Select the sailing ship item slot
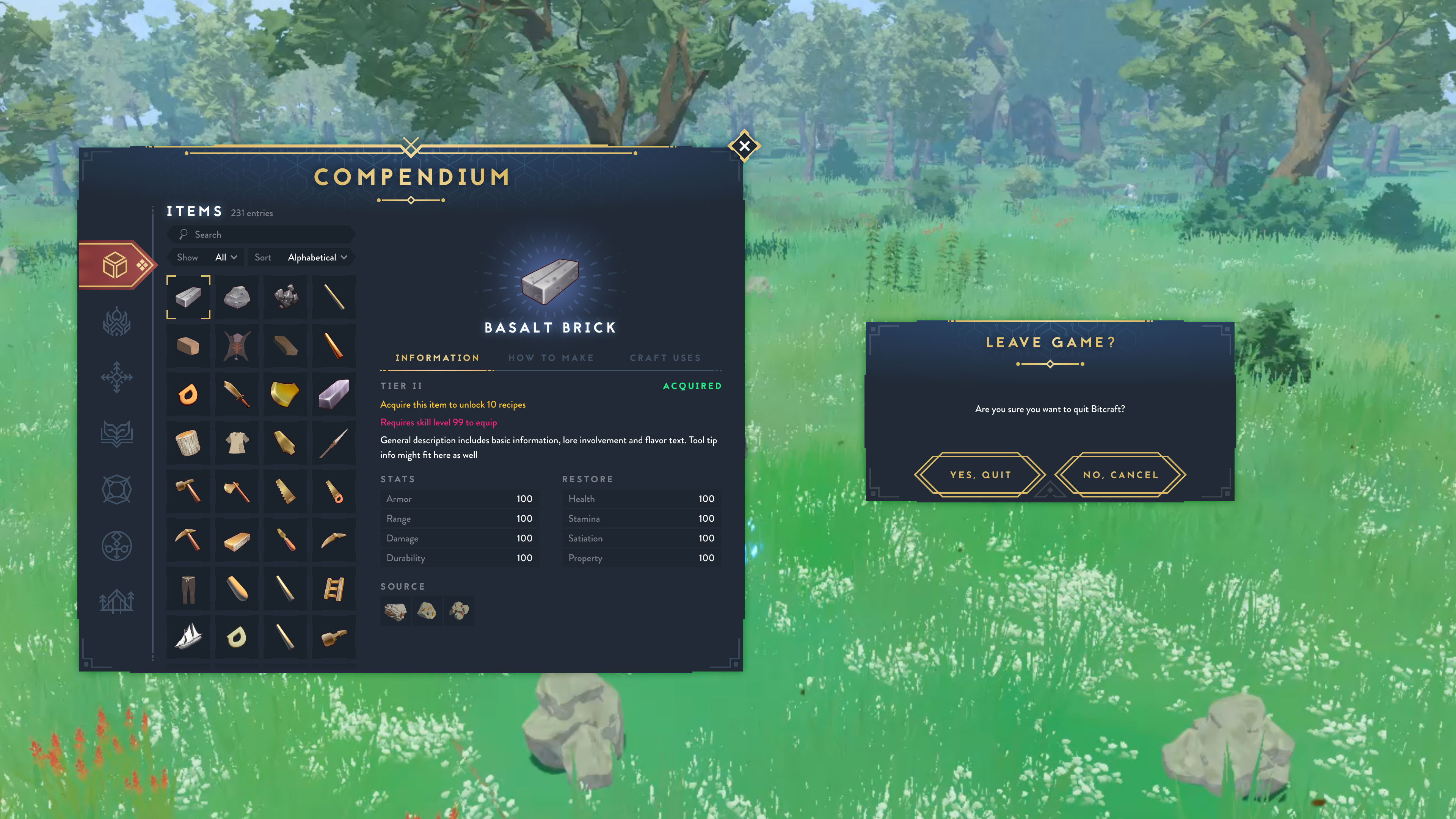The width and height of the screenshot is (1456, 819). coord(188,637)
